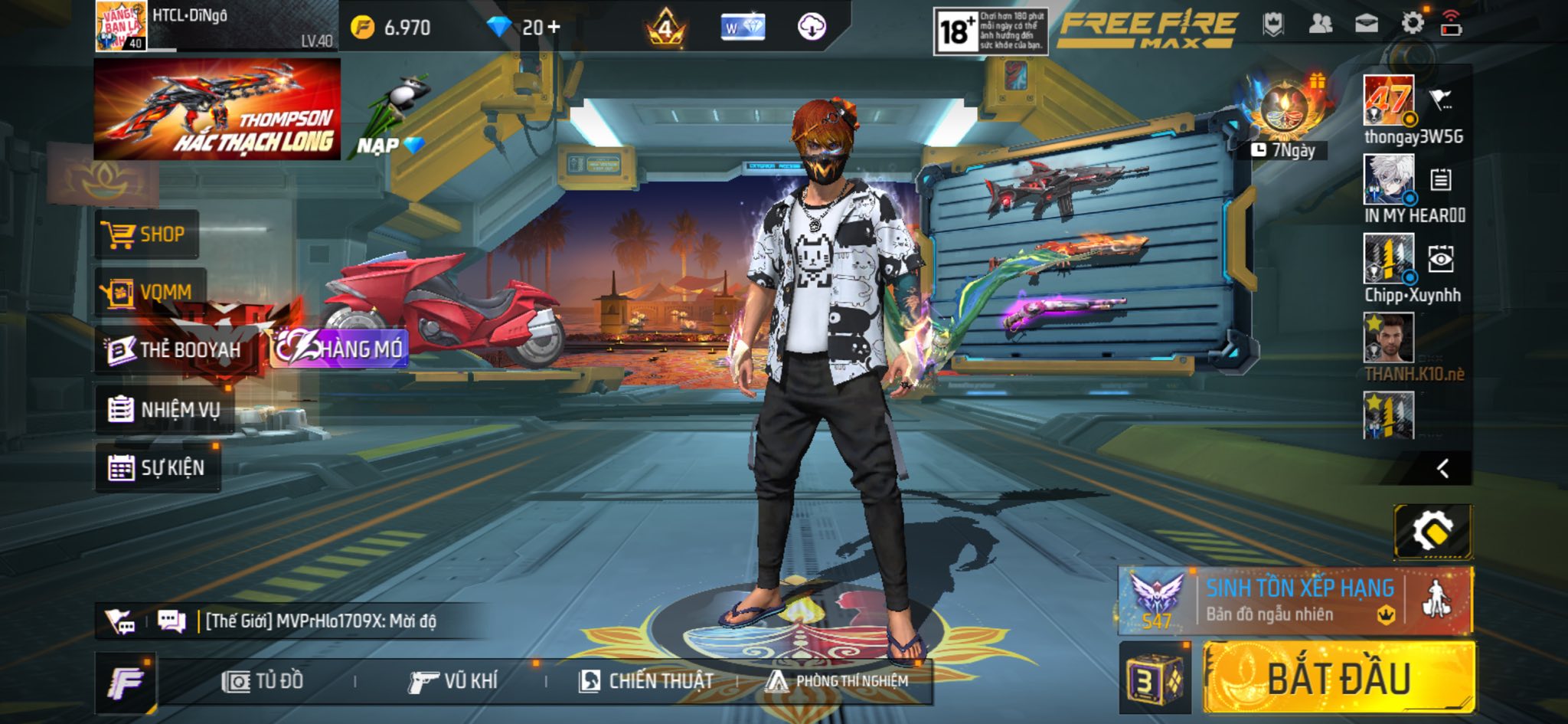The height and width of the screenshot is (724, 1568).
Task: Open the VQMM lucky spin menu
Action: click(150, 292)
